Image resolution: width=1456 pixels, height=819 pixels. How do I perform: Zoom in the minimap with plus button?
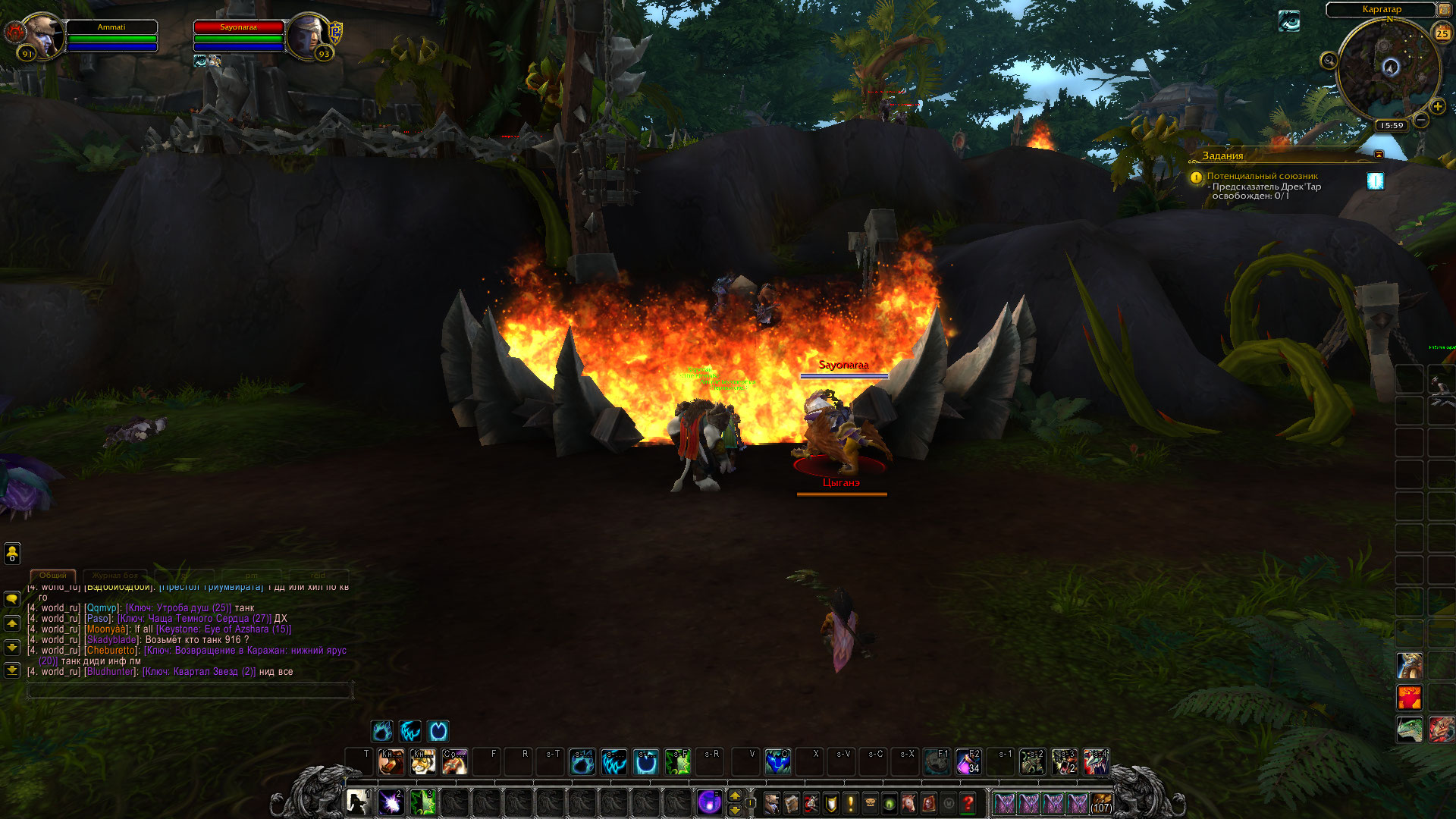point(1437,106)
